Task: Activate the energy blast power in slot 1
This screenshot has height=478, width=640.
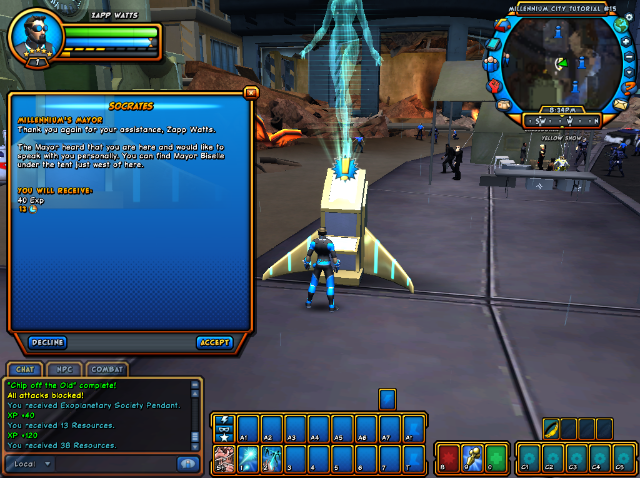Action: tap(246, 457)
